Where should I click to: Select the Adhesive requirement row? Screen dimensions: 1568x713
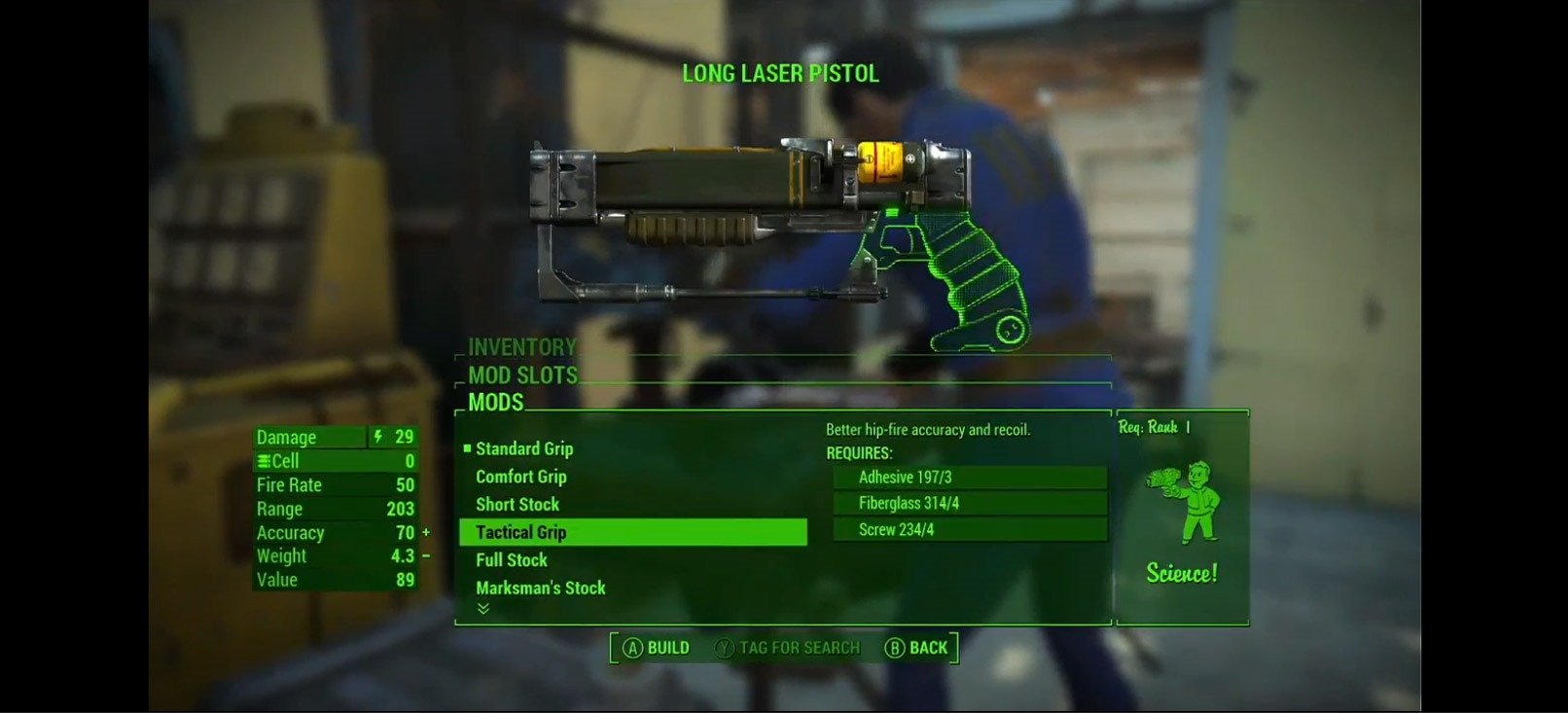point(970,477)
